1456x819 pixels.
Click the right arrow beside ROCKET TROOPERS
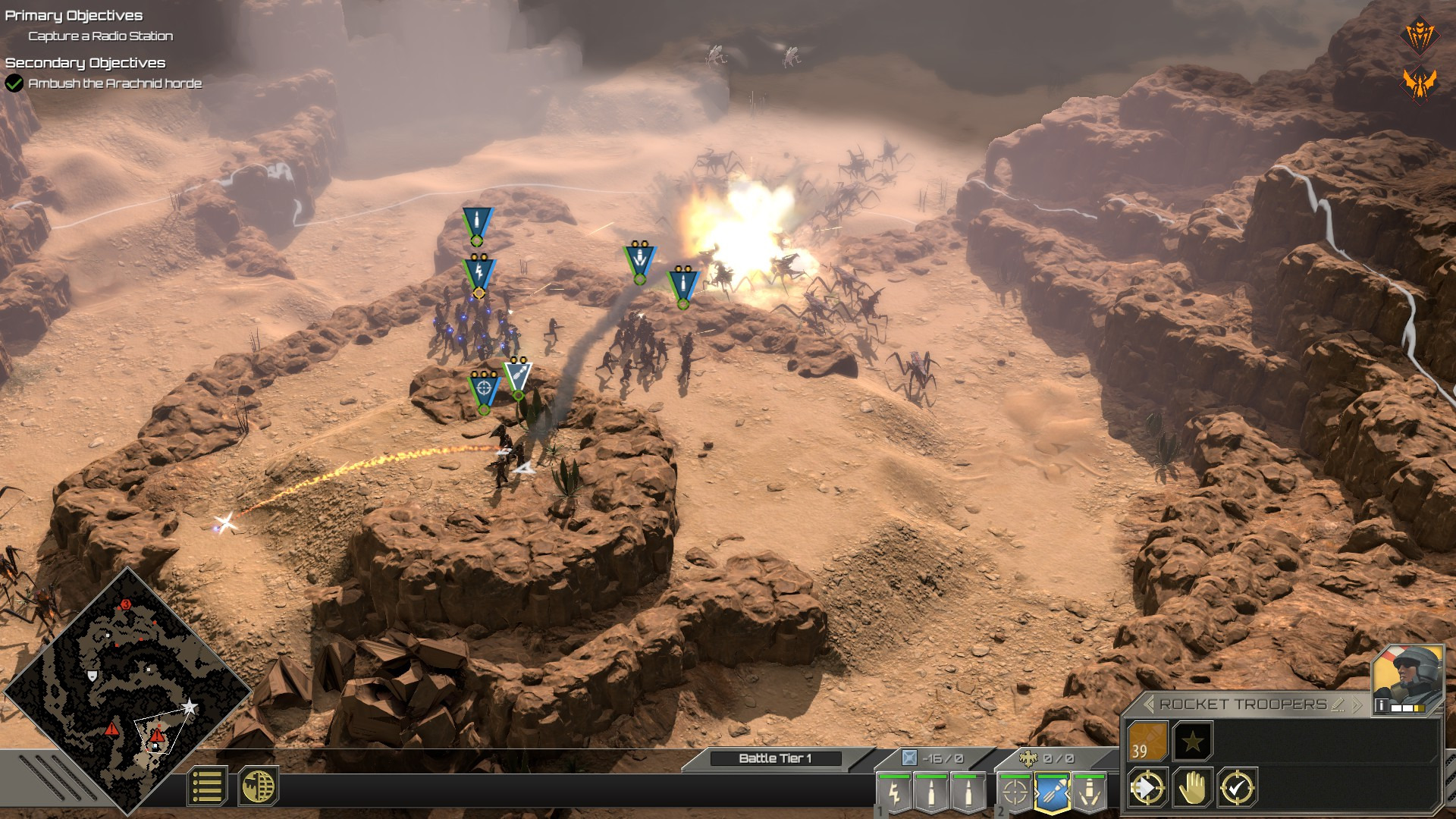[1357, 704]
